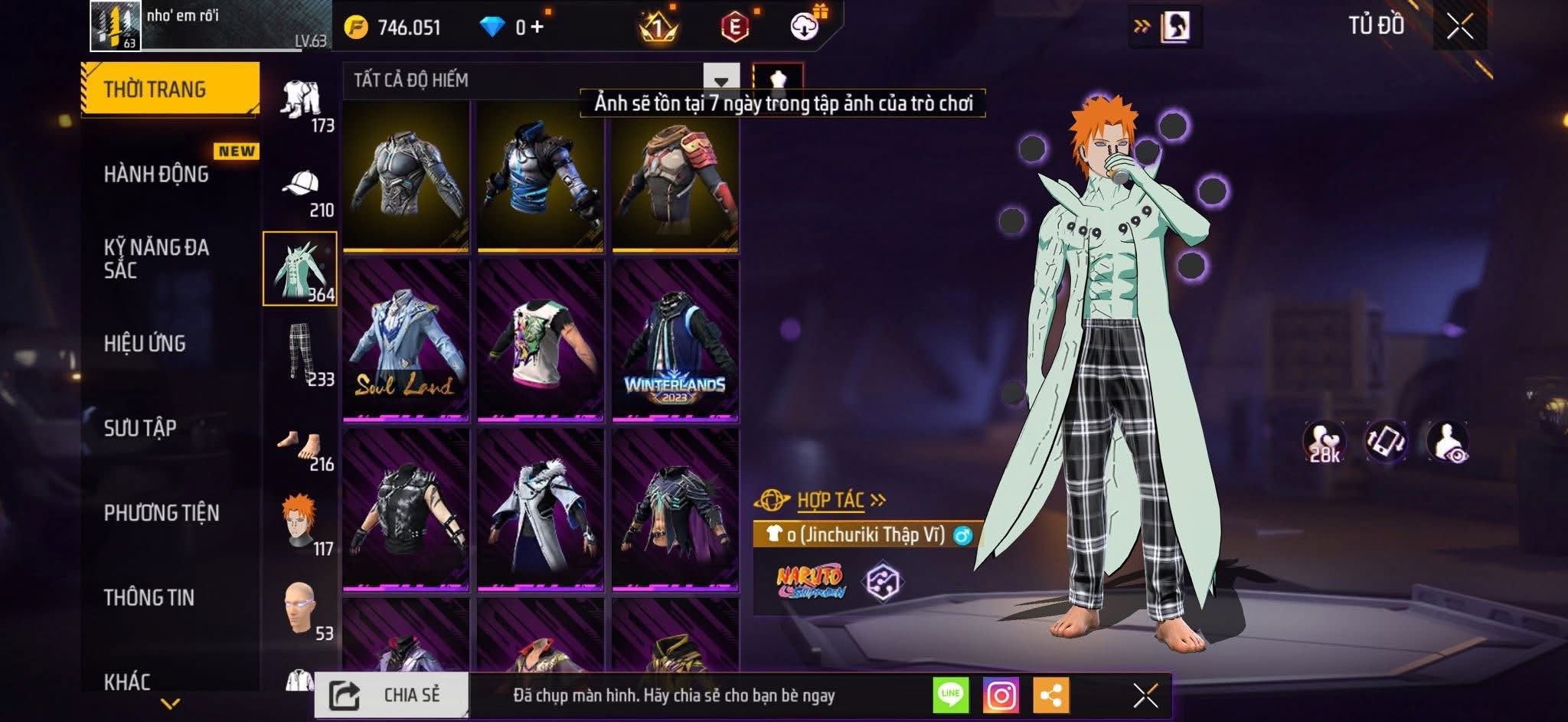This screenshot has height=722, width=1568.
Task: Select the Soul Land blue jacket
Action: point(406,340)
